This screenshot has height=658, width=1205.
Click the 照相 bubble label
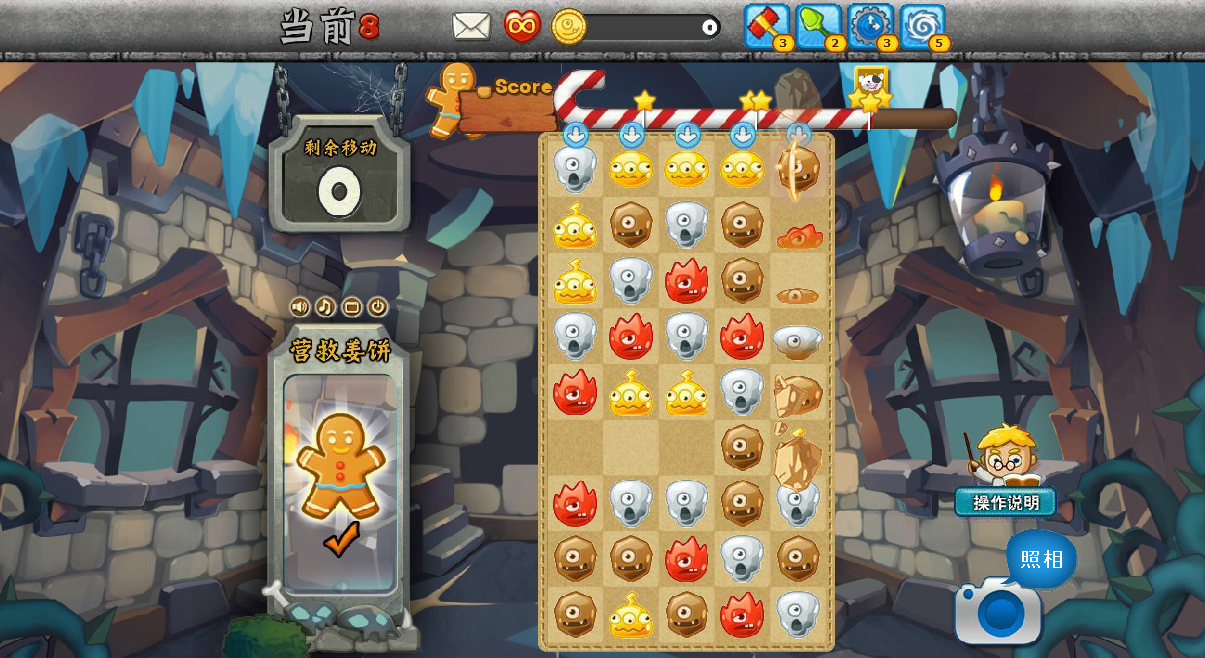(1041, 559)
